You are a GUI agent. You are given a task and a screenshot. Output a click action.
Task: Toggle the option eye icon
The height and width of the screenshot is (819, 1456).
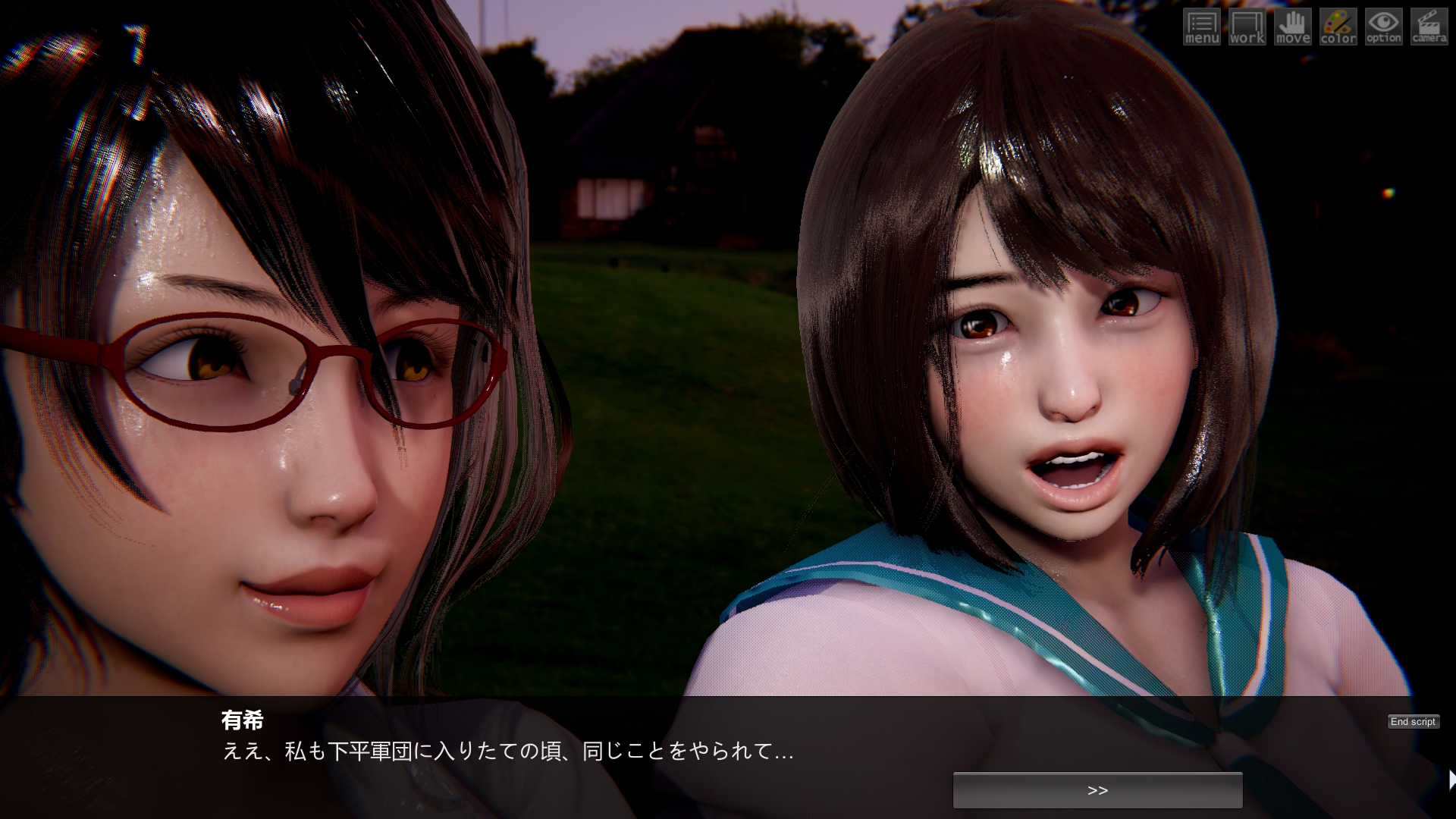[x=1384, y=27]
